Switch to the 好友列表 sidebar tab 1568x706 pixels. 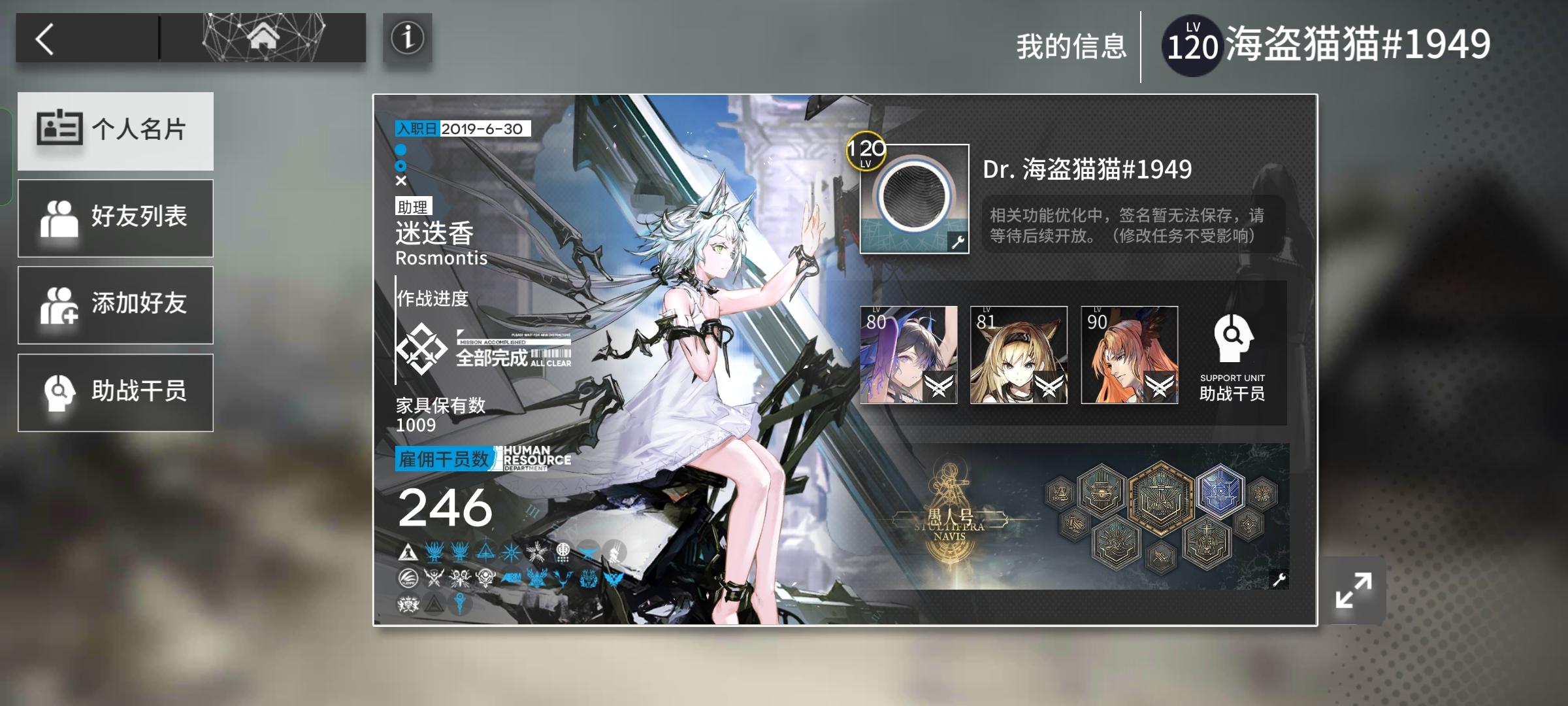click(116, 218)
